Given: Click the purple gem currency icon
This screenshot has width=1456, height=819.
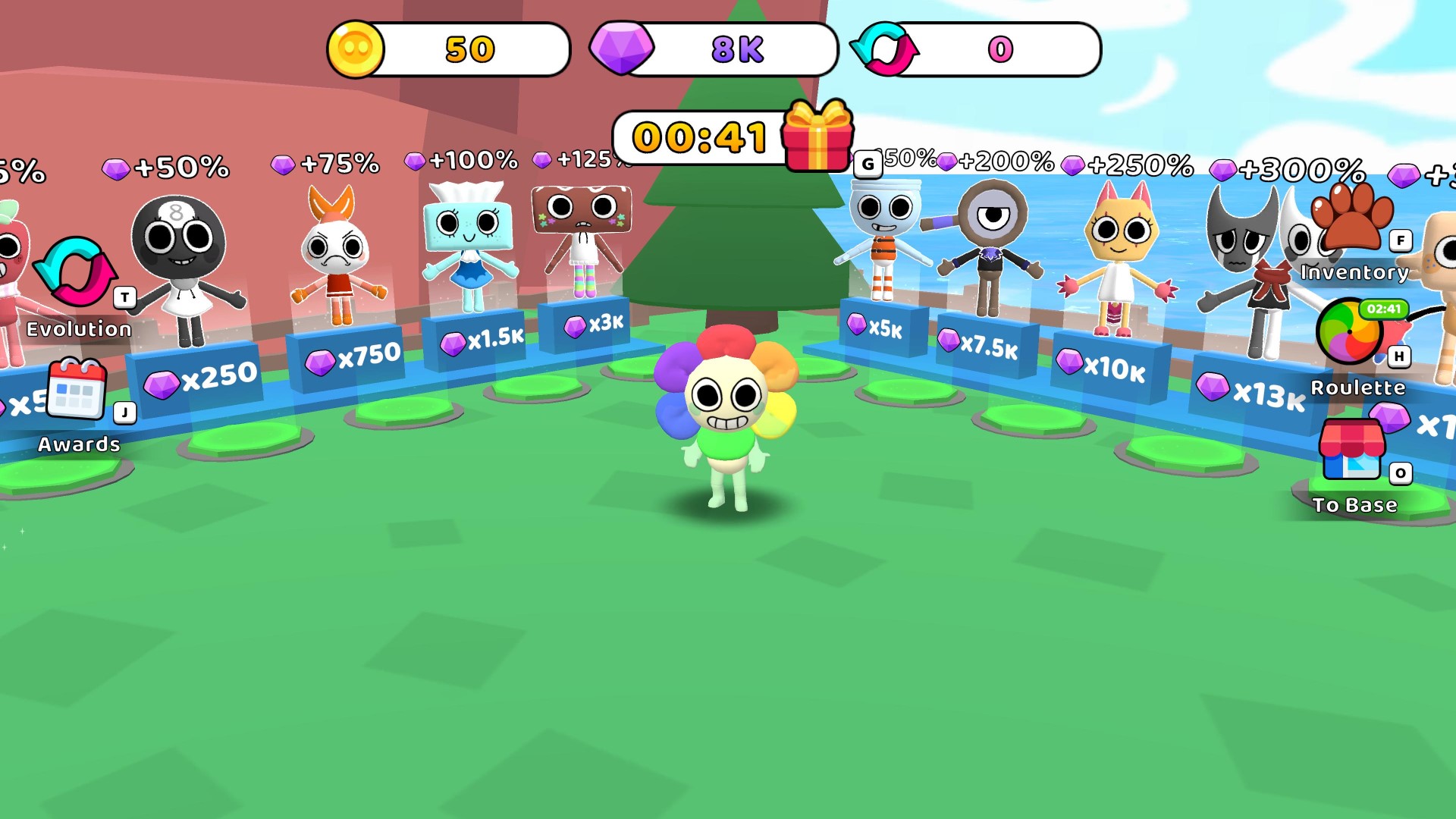Looking at the screenshot, I should click(623, 49).
